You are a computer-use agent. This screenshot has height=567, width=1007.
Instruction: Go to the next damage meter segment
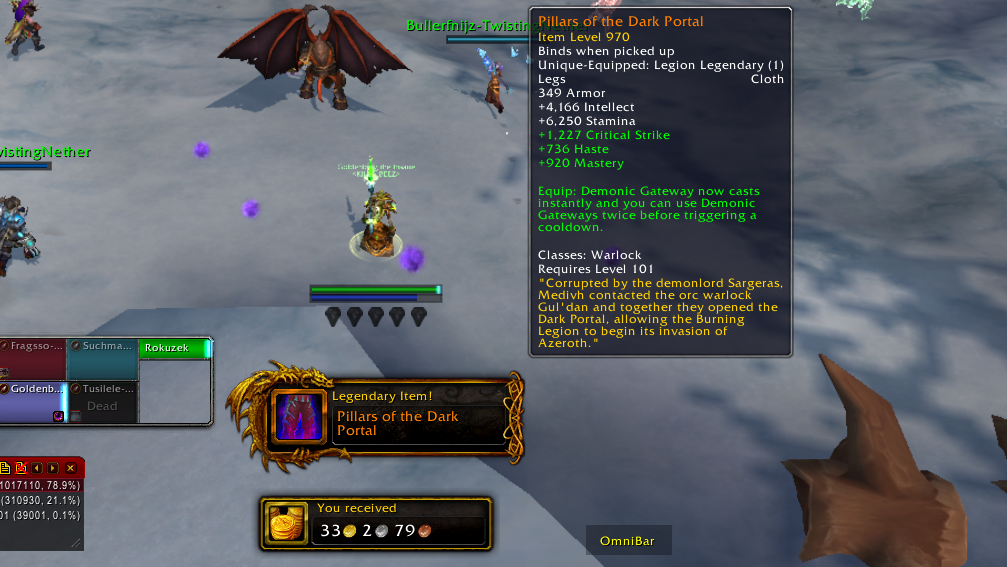(x=53, y=468)
